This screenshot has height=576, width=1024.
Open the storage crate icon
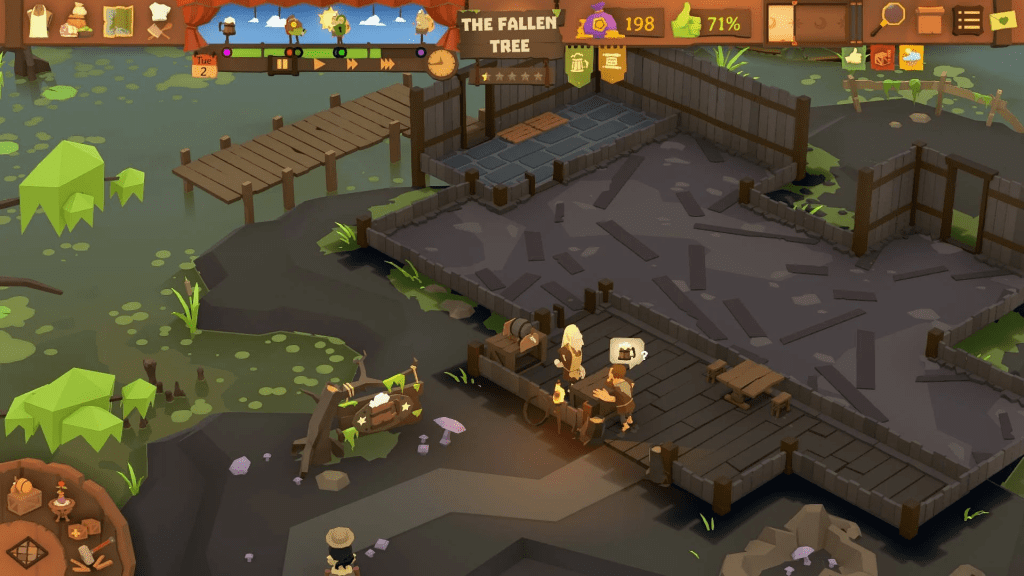point(930,20)
